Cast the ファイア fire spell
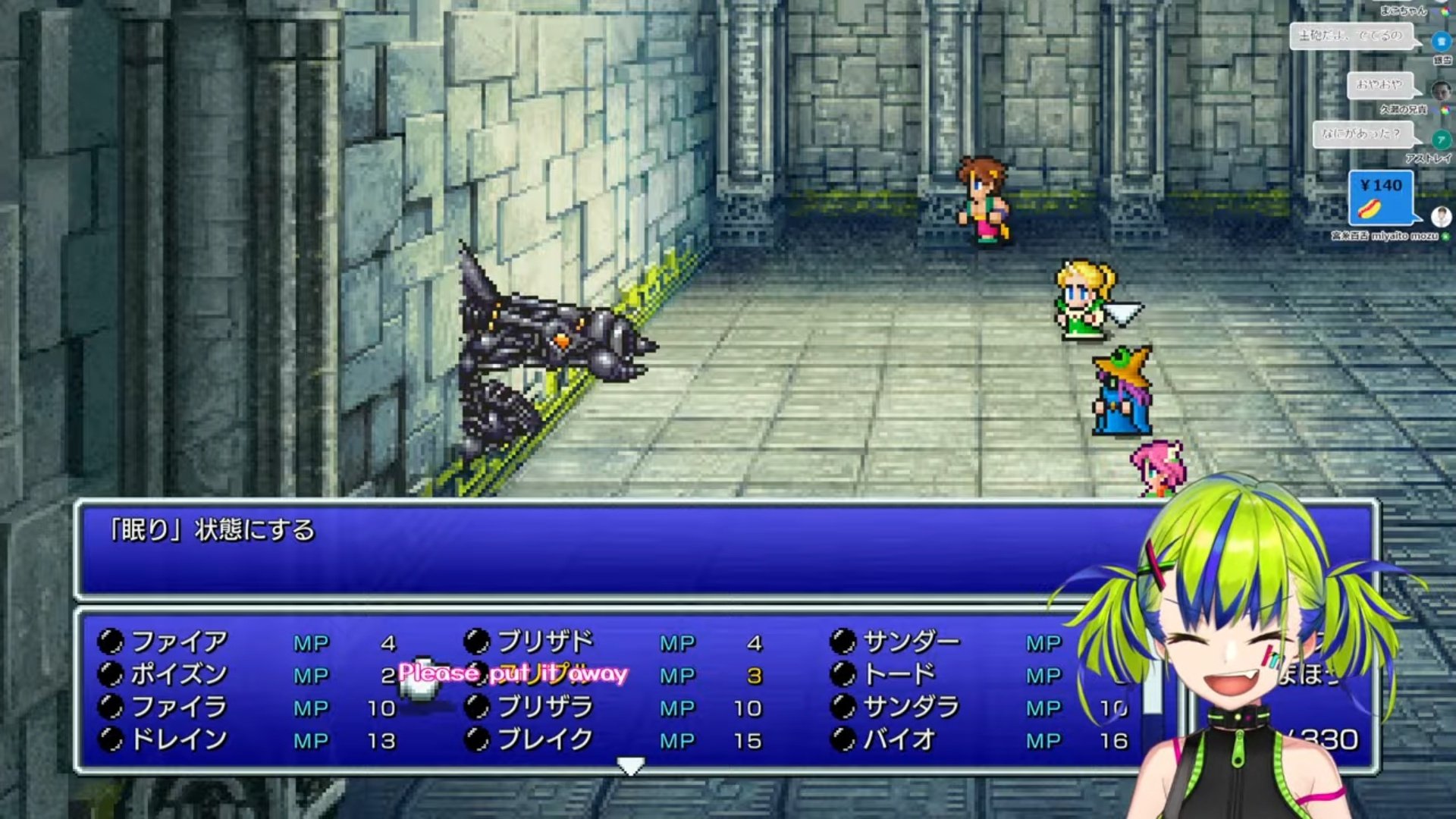The width and height of the screenshot is (1456, 819). point(179,642)
